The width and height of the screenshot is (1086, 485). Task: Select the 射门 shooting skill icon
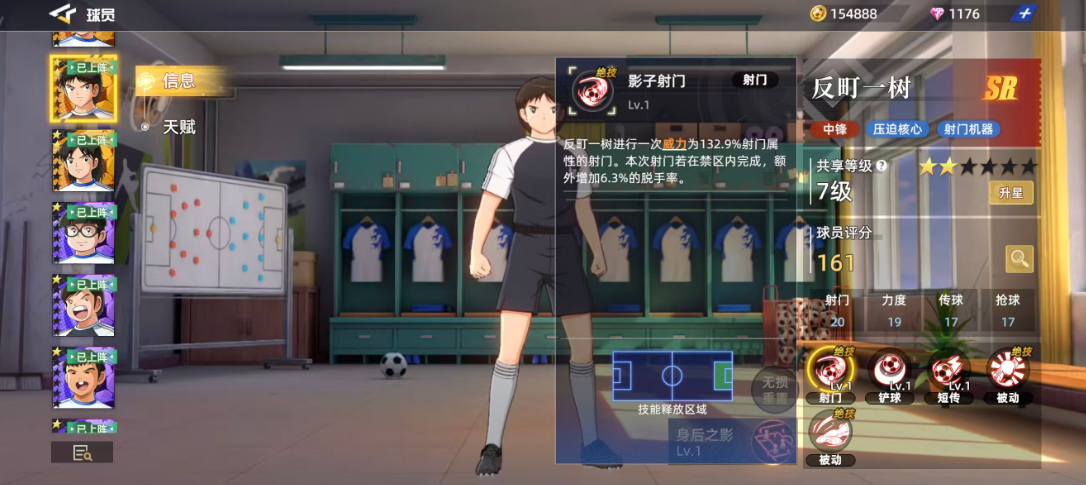(829, 372)
